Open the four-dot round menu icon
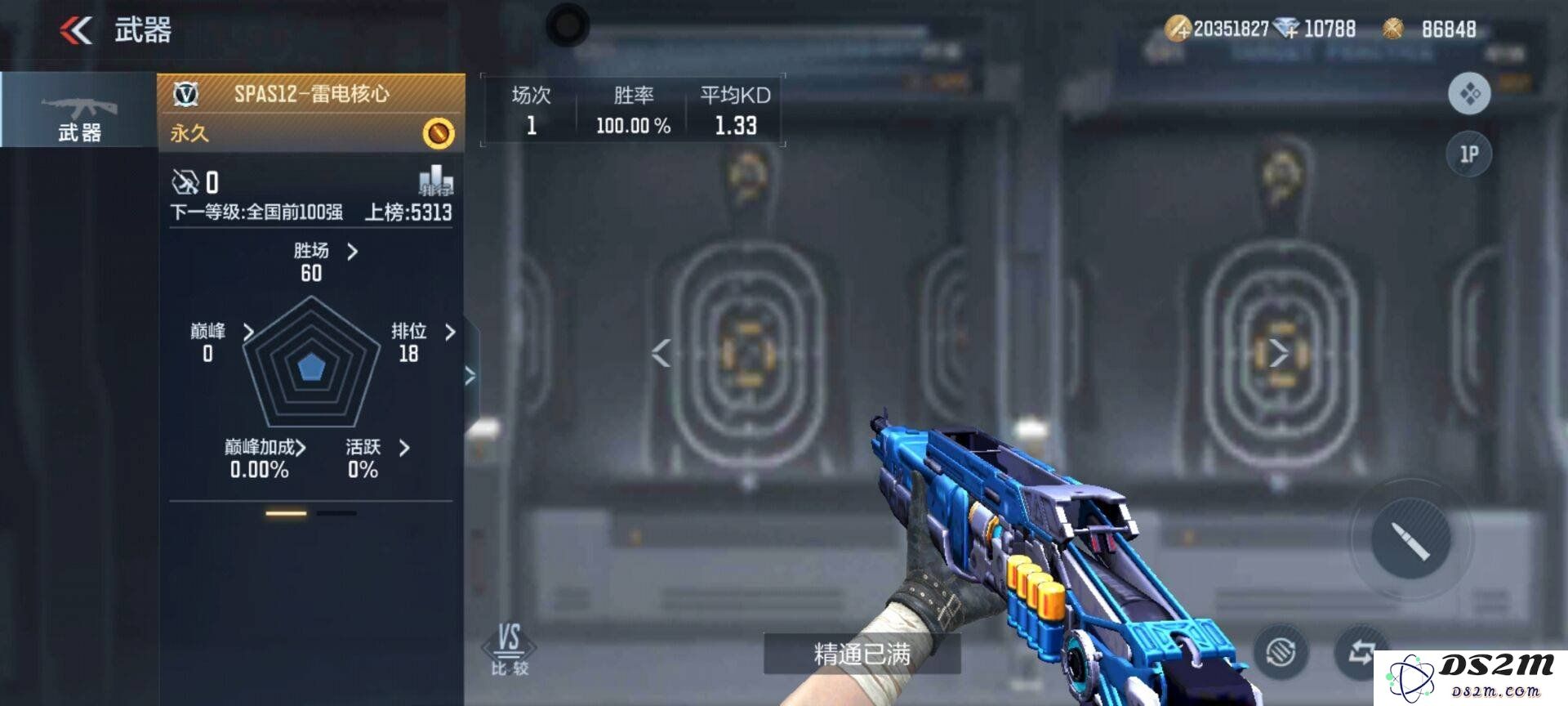 1469,94
